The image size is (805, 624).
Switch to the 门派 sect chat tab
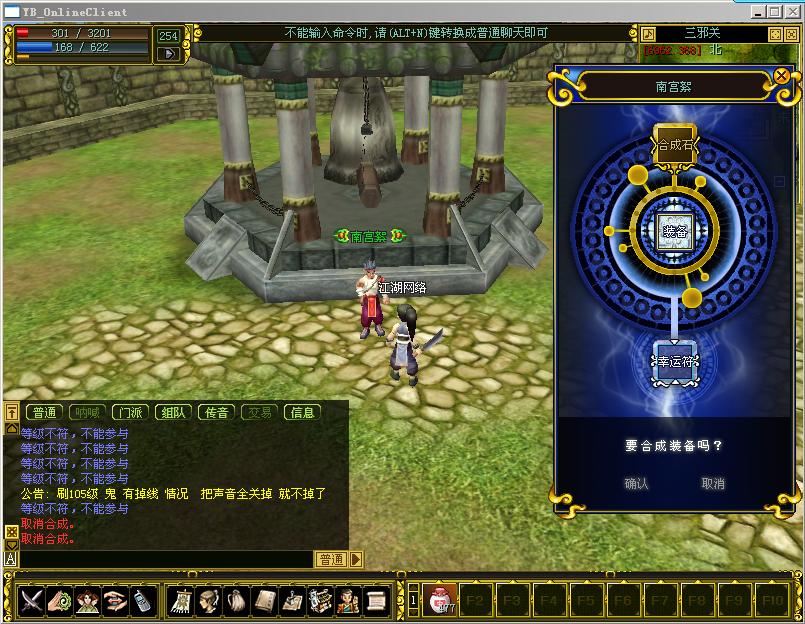(x=128, y=412)
